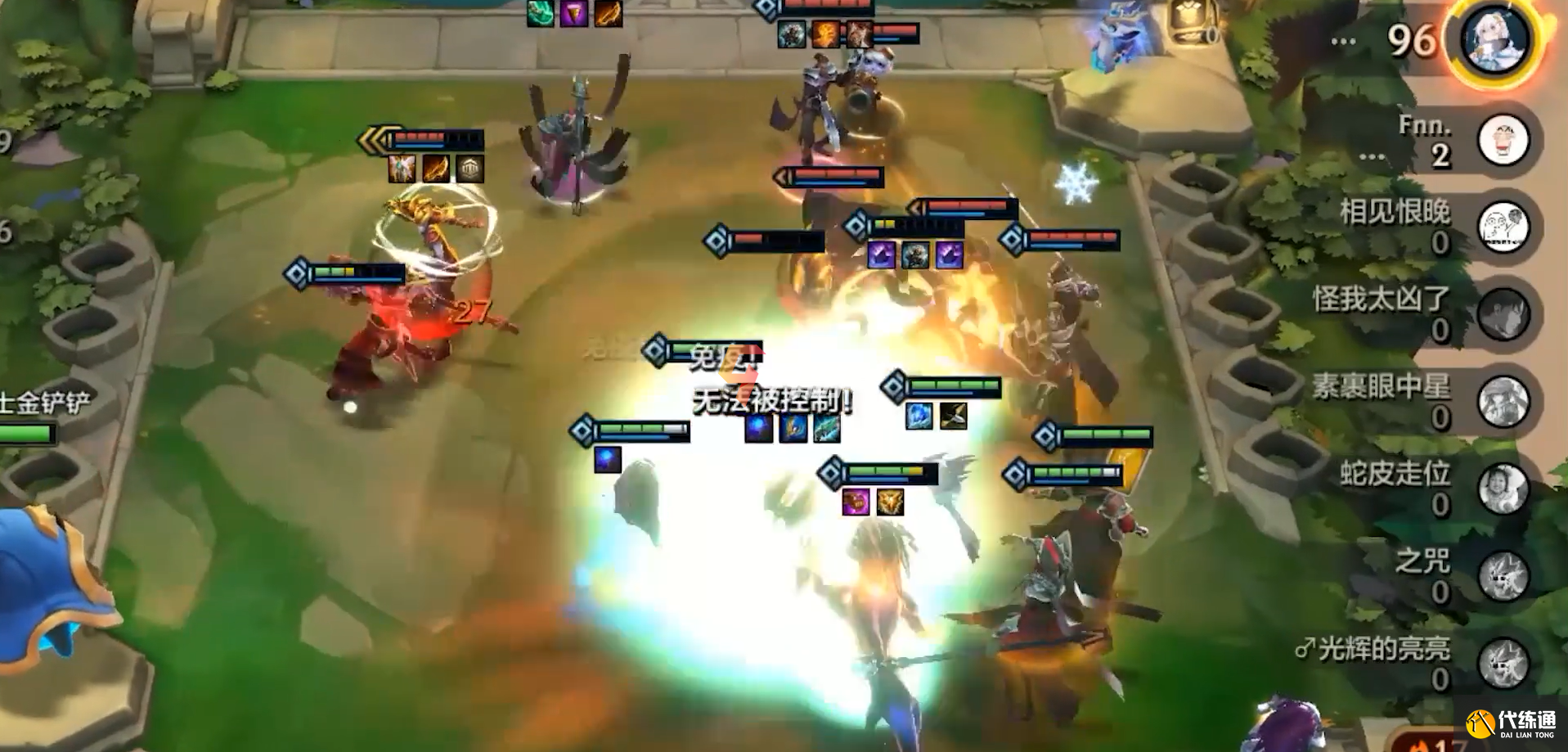1568x752 pixels.
Task: Click the 之咒 player row
Action: pyautogui.click(x=1503, y=576)
